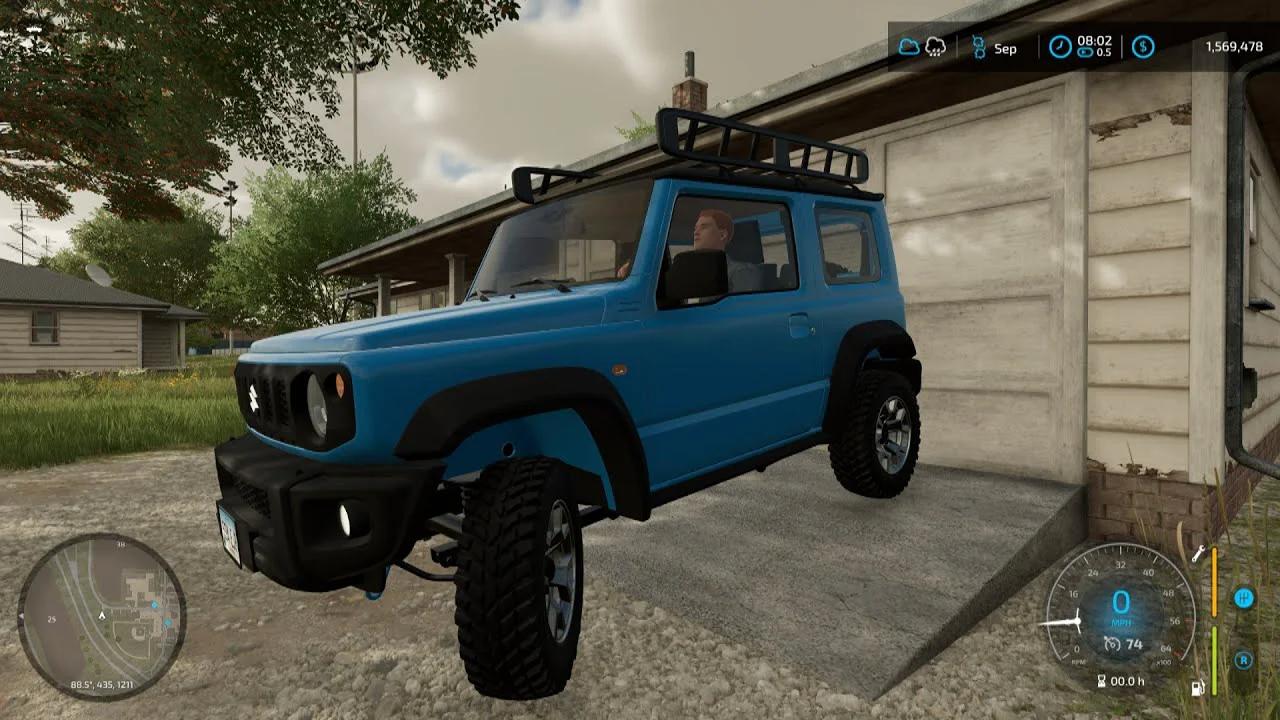The height and width of the screenshot is (720, 1280).
Task: Select the upcoming rain forecast icon
Action: tap(935, 47)
